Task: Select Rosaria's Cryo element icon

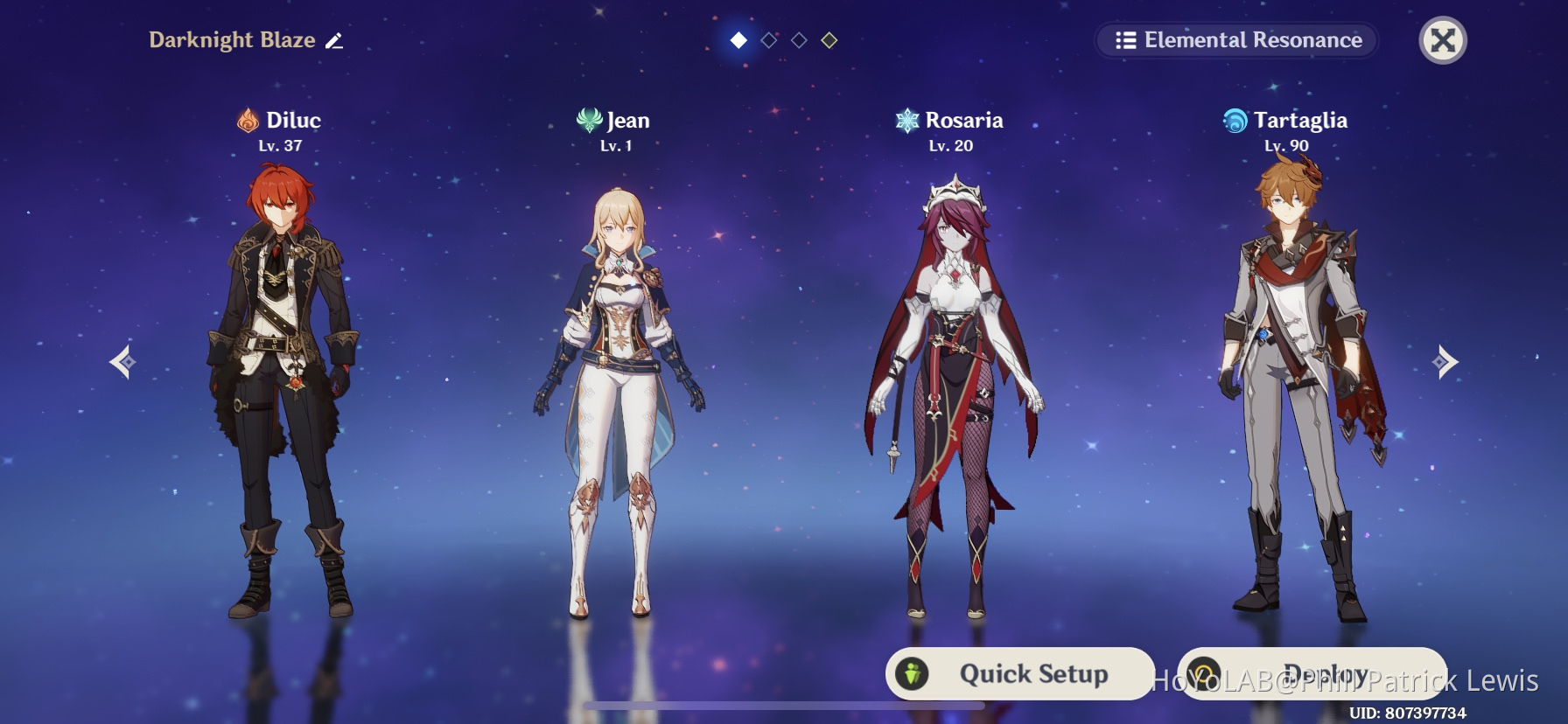Action: [x=906, y=120]
